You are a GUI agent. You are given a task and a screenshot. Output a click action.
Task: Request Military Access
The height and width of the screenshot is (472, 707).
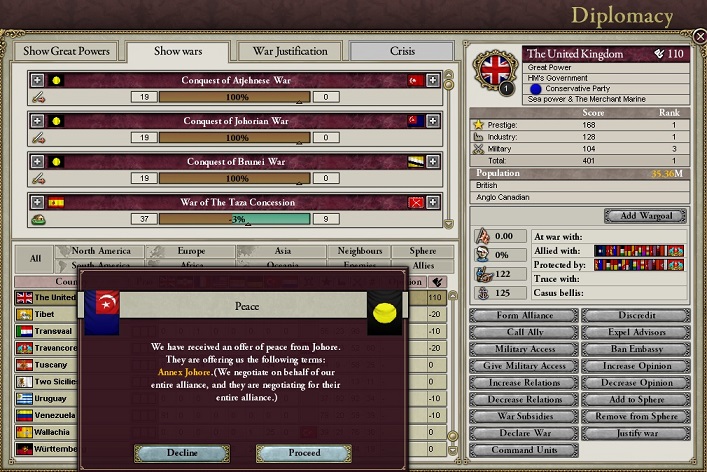[524, 349]
